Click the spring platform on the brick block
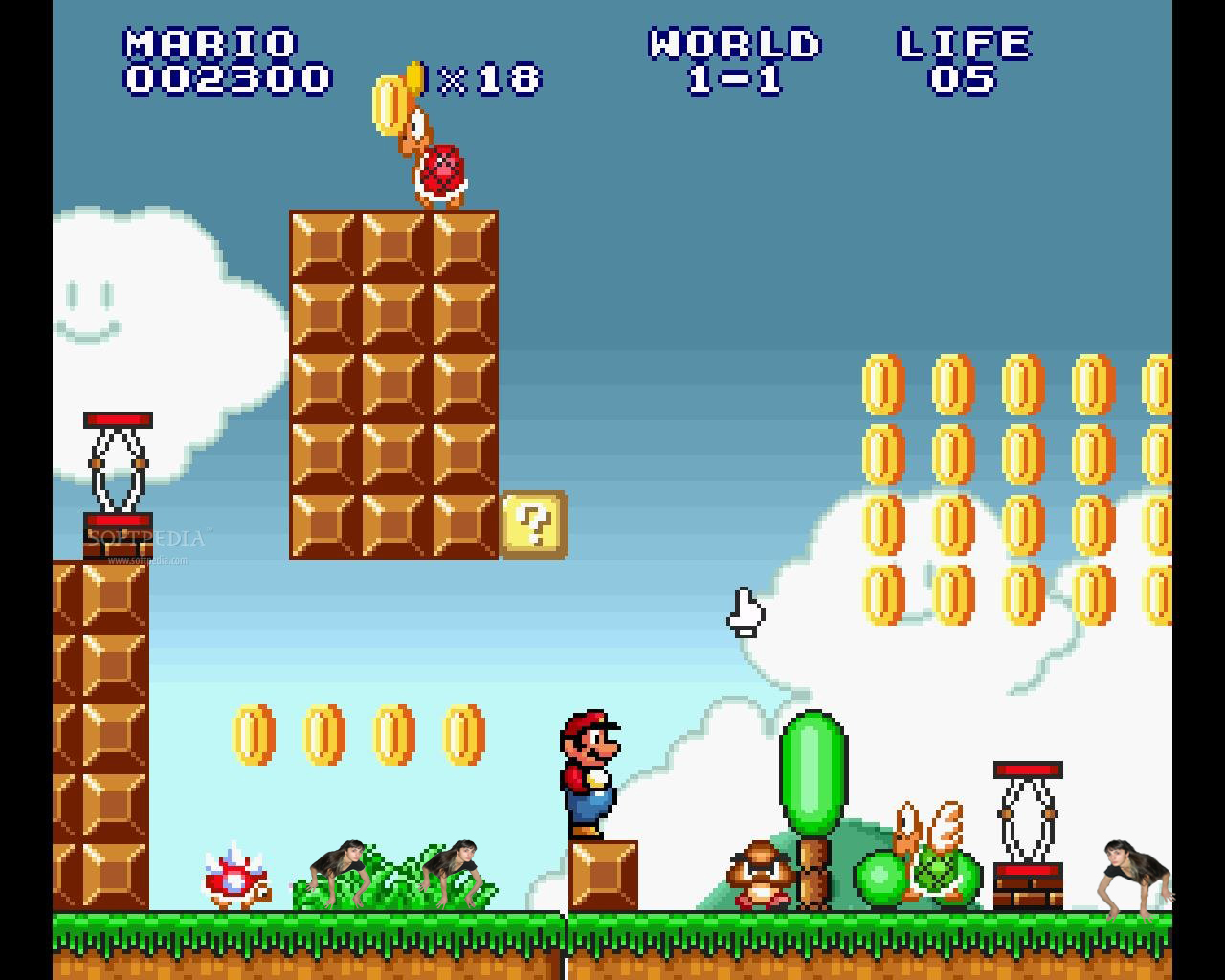The image size is (1225, 980). (1029, 813)
